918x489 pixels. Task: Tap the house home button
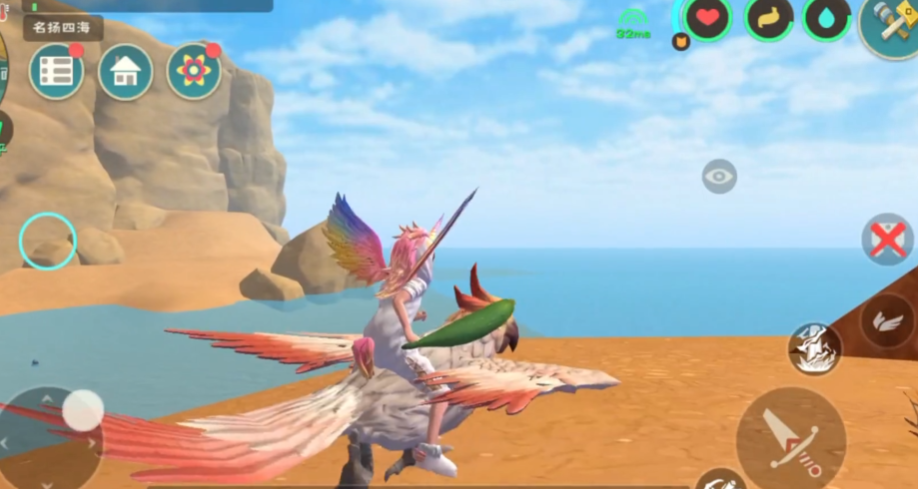(125, 71)
